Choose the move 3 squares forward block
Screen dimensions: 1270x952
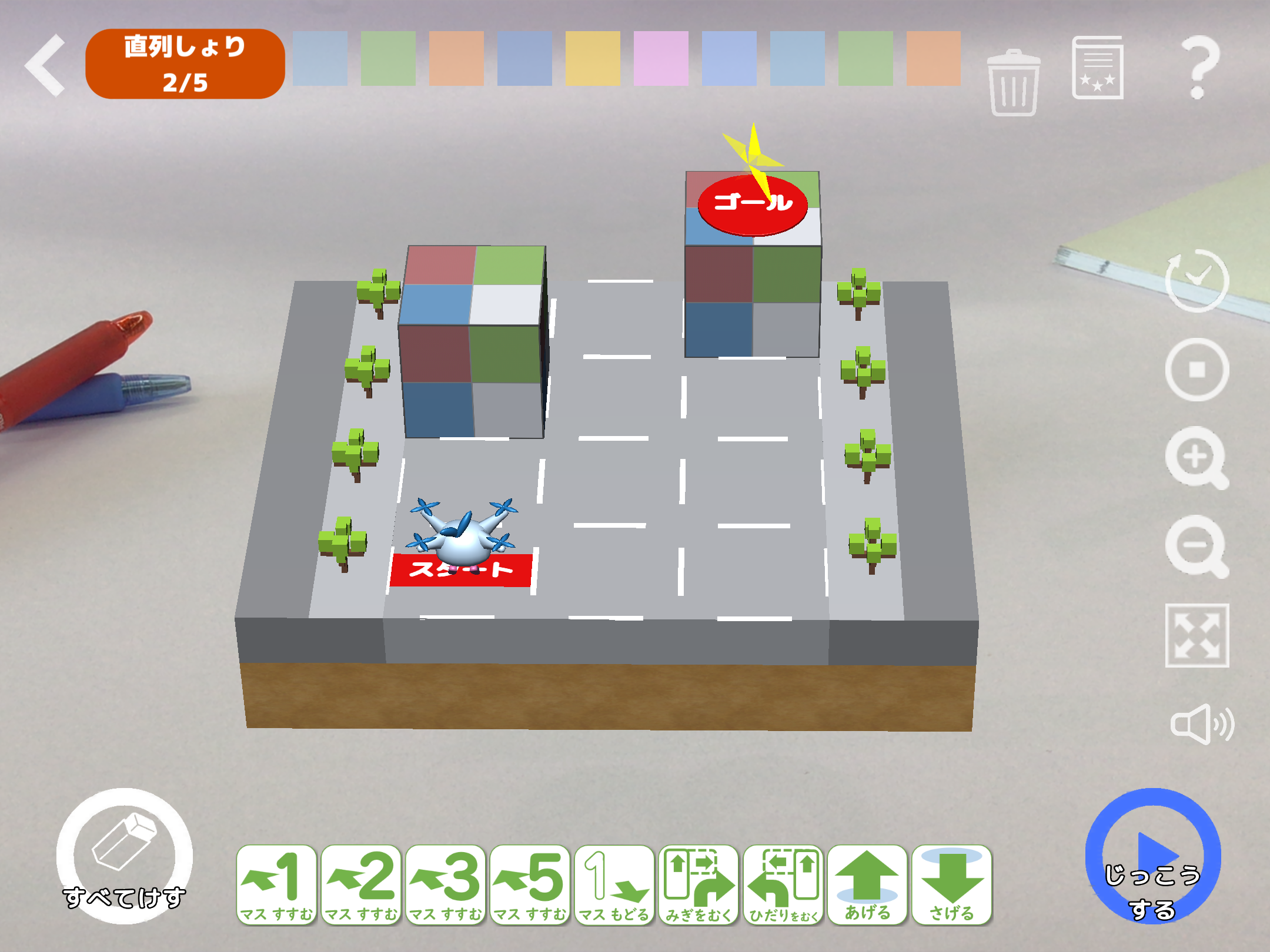point(446,886)
